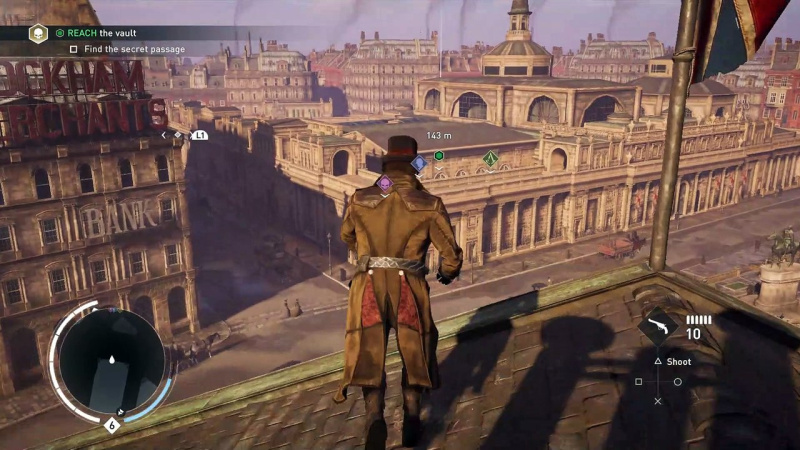Select the level 6 diamond badge

pyautogui.click(x=110, y=424)
